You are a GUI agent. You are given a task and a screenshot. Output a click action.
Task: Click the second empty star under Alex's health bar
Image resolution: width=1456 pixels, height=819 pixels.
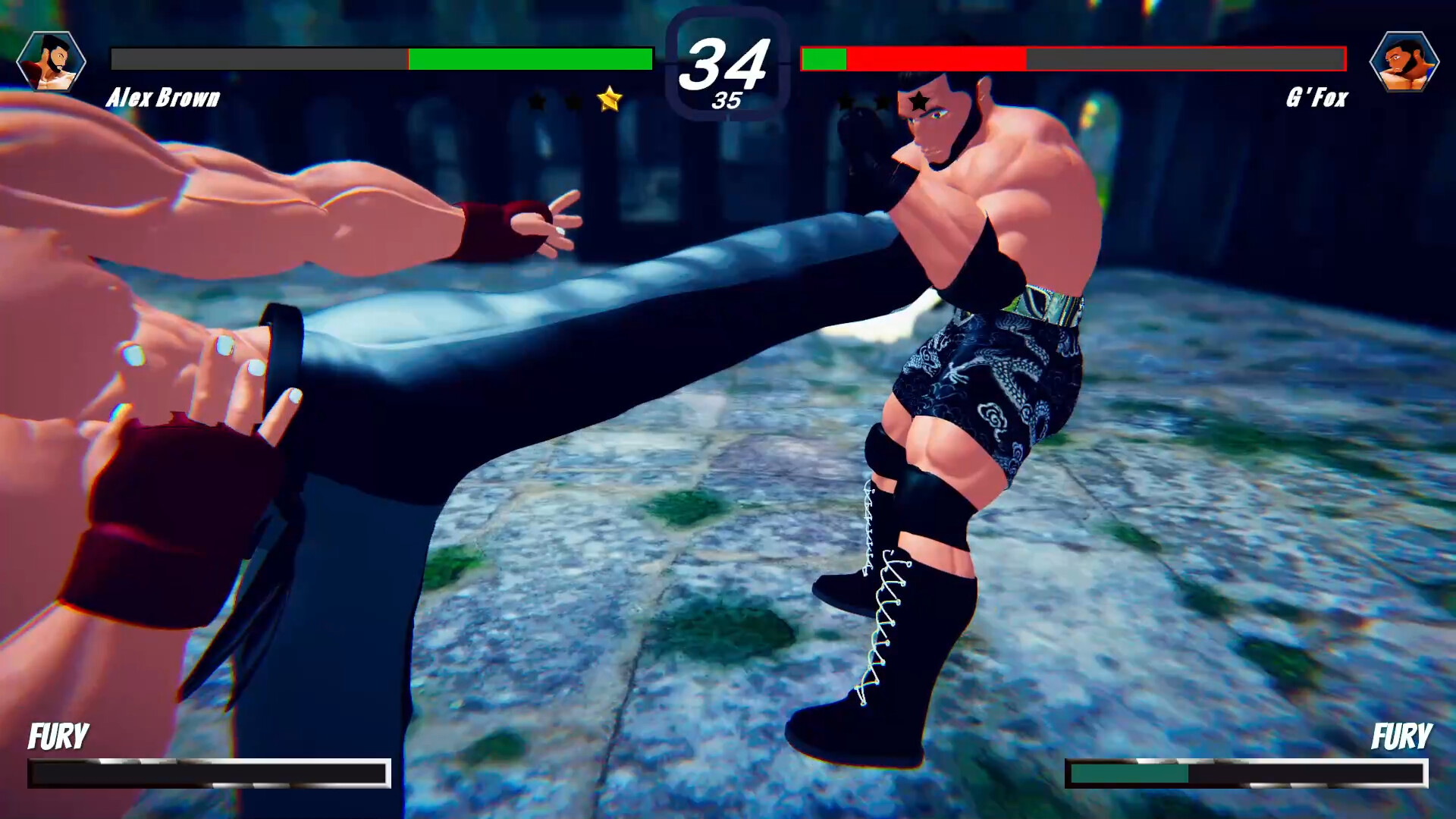coord(573,102)
